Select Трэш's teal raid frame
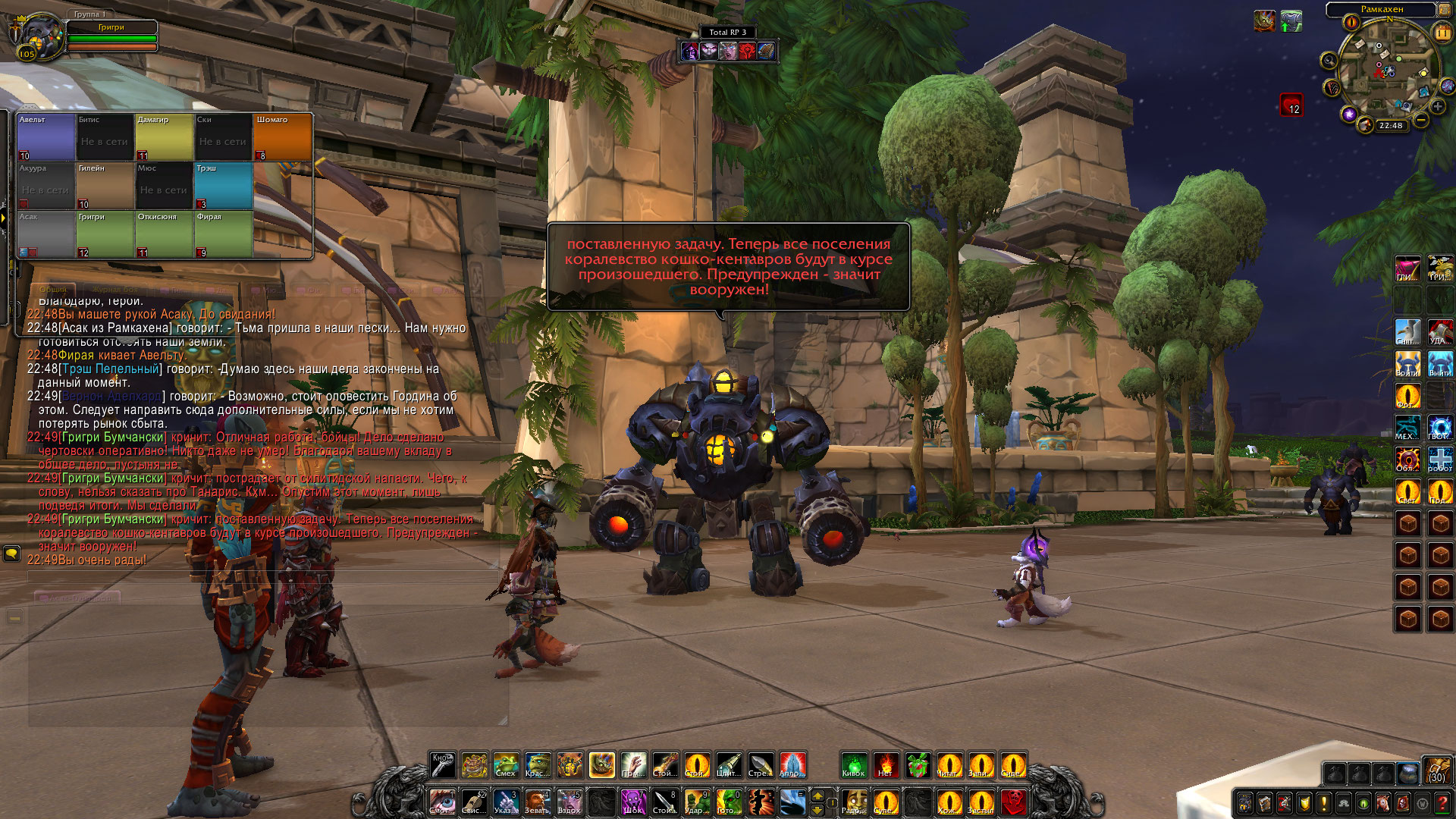Screen dimensions: 1456x819 (x=224, y=186)
